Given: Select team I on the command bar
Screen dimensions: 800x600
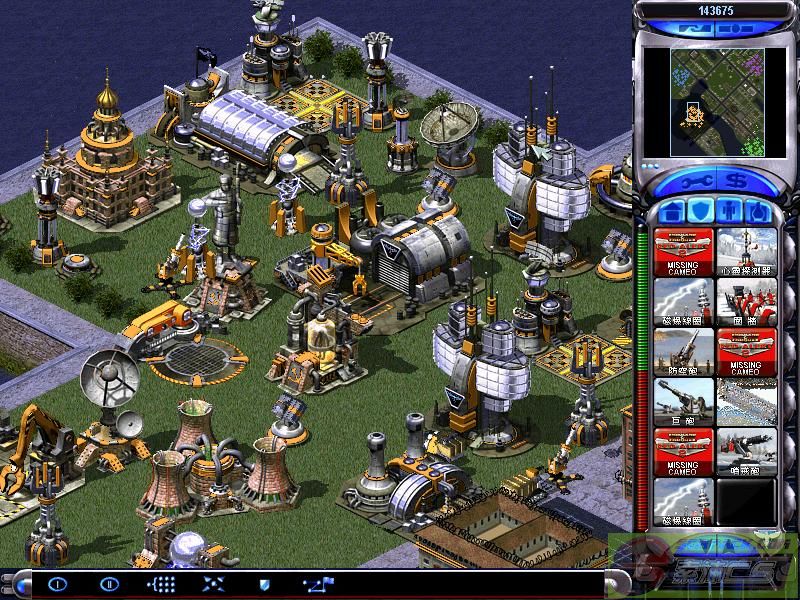Looking at the screenshot, I should pyautogui.click(x=57, y=583).
